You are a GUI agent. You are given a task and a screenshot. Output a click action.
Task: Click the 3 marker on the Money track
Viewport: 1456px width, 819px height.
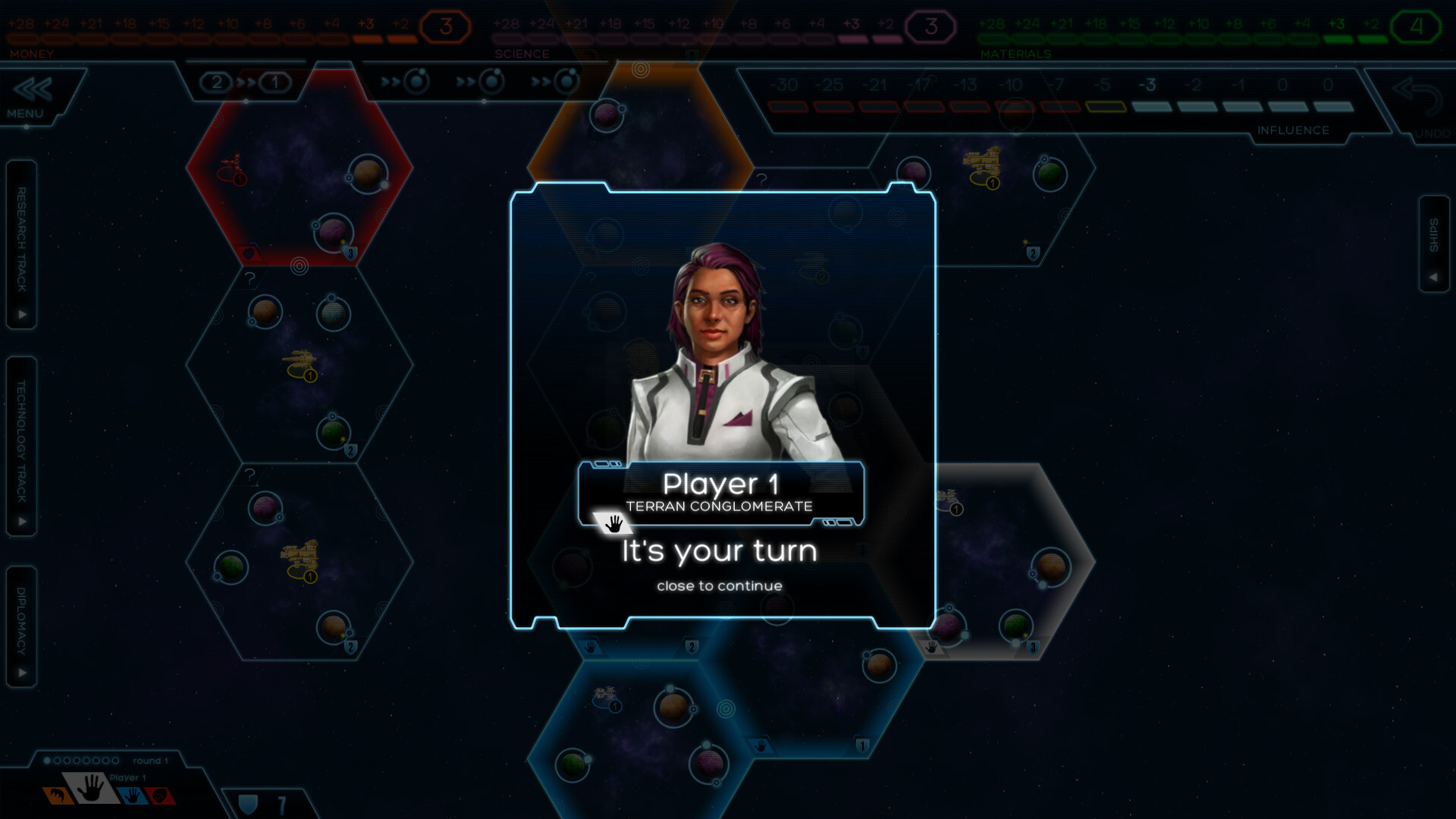[x=444, y=24]
